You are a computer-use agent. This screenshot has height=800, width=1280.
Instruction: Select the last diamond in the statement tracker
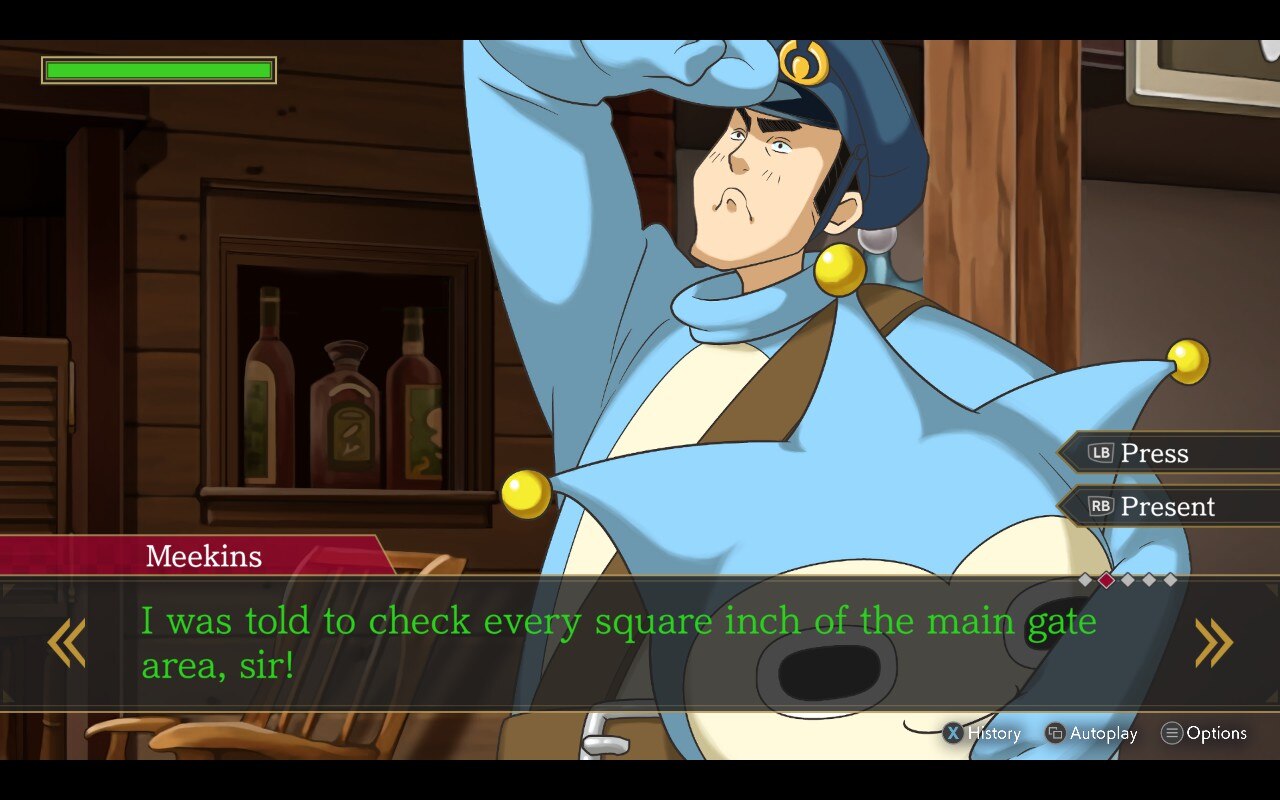point(1168,580)
